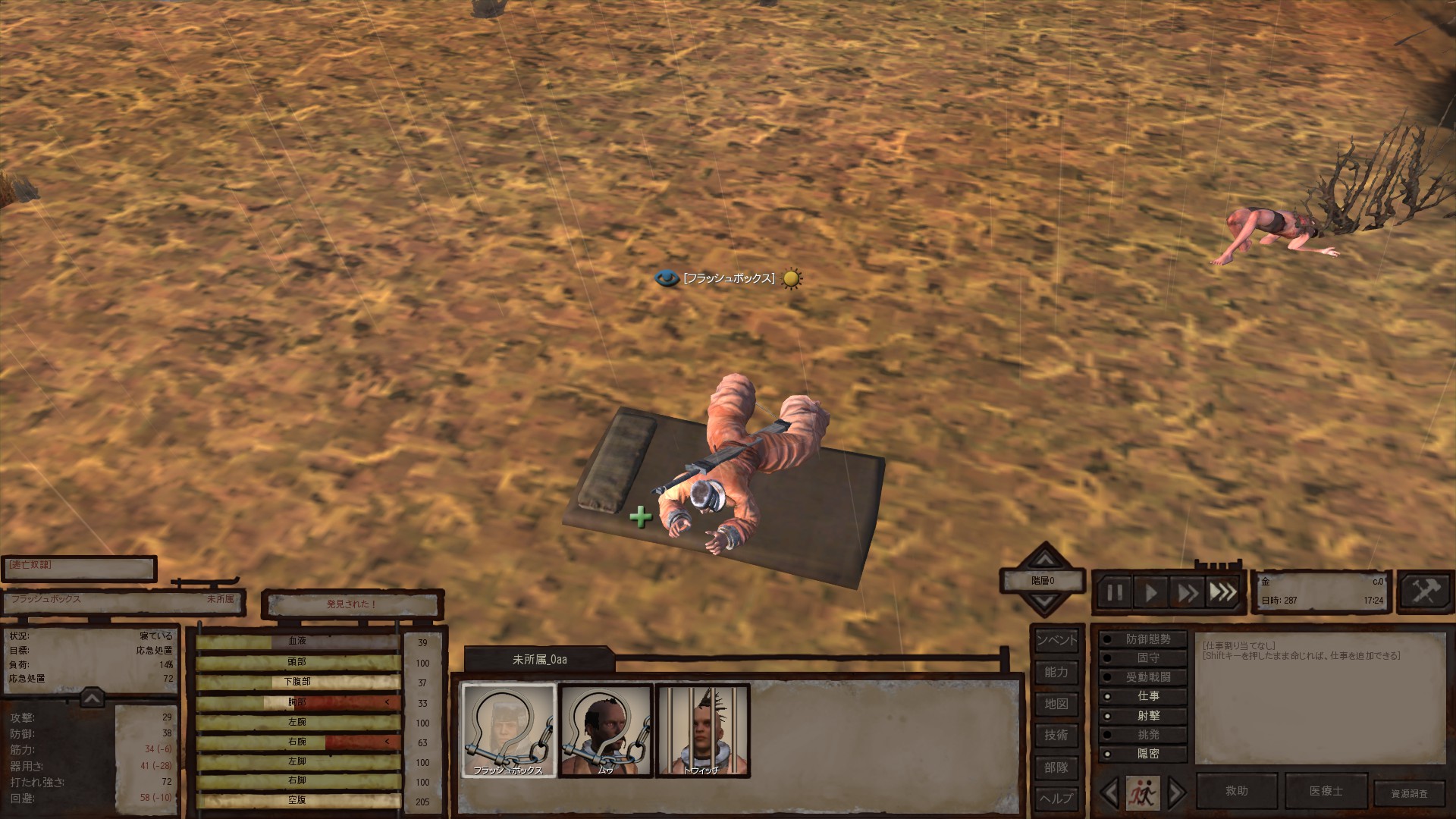Toggle the 固守 (hold position) option
The image size is (1456, 819).
click(1143, 658)
